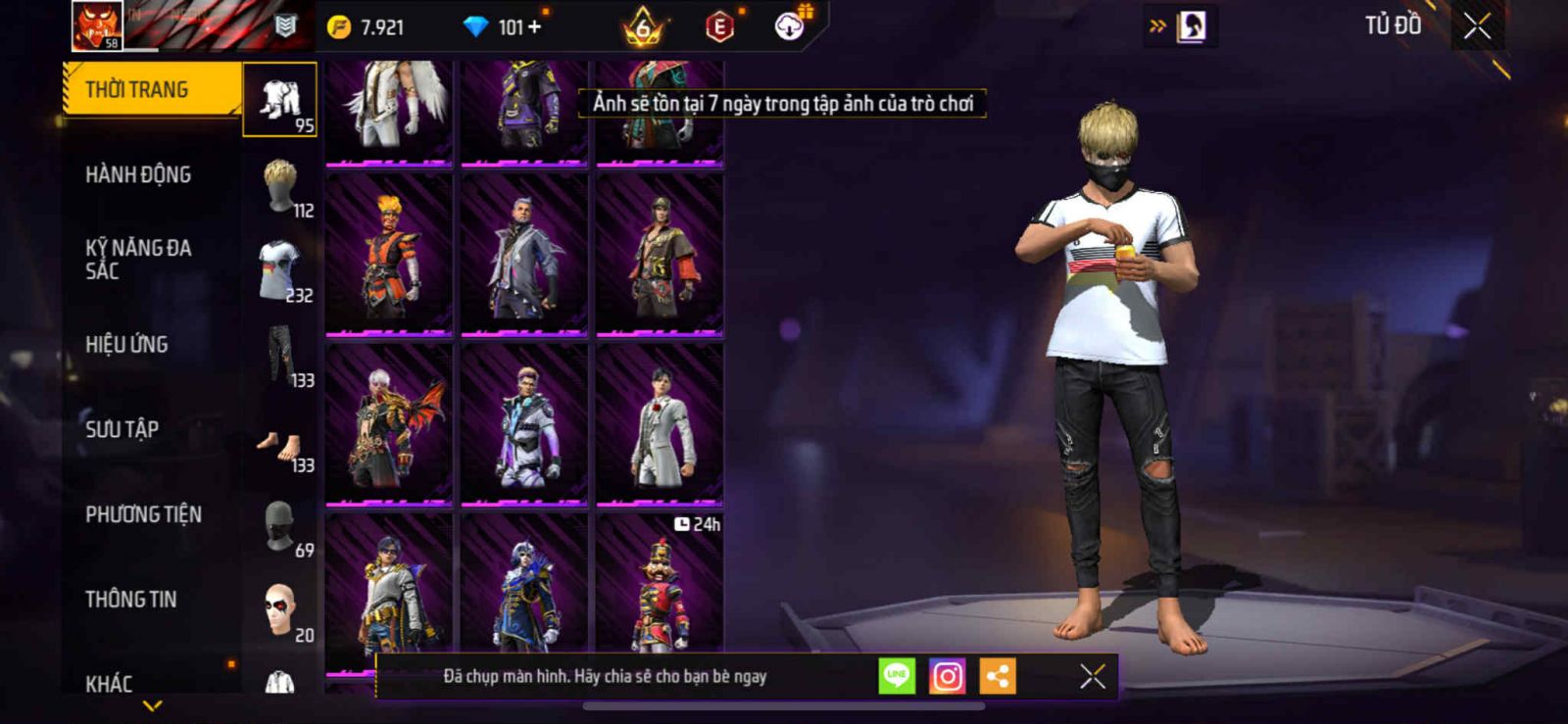The image size is (1568, 724).
Task: Select the Thông Tin tab
Action: (130, 599)
